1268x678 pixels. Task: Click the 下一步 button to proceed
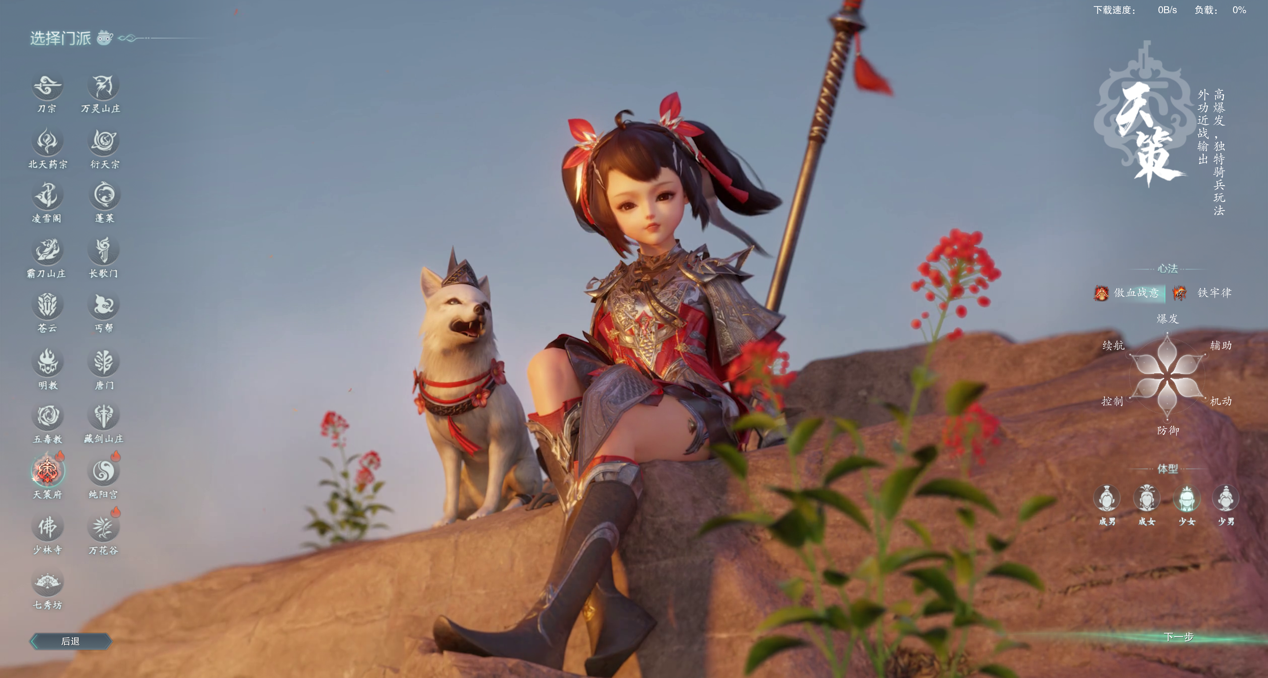[x=1178, y=637]
